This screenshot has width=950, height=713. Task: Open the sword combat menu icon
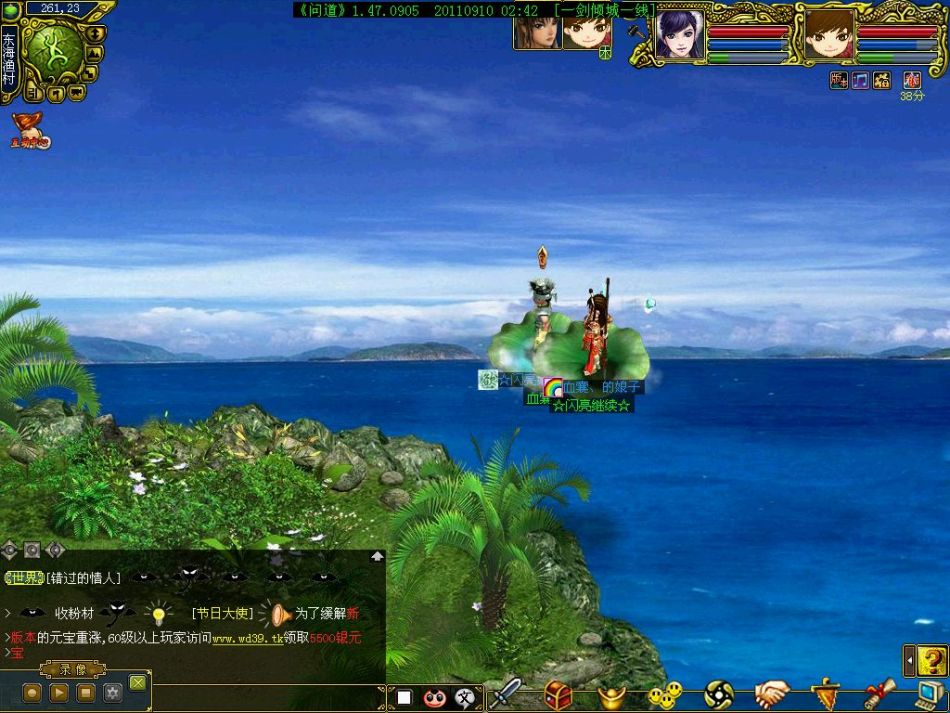505,694
